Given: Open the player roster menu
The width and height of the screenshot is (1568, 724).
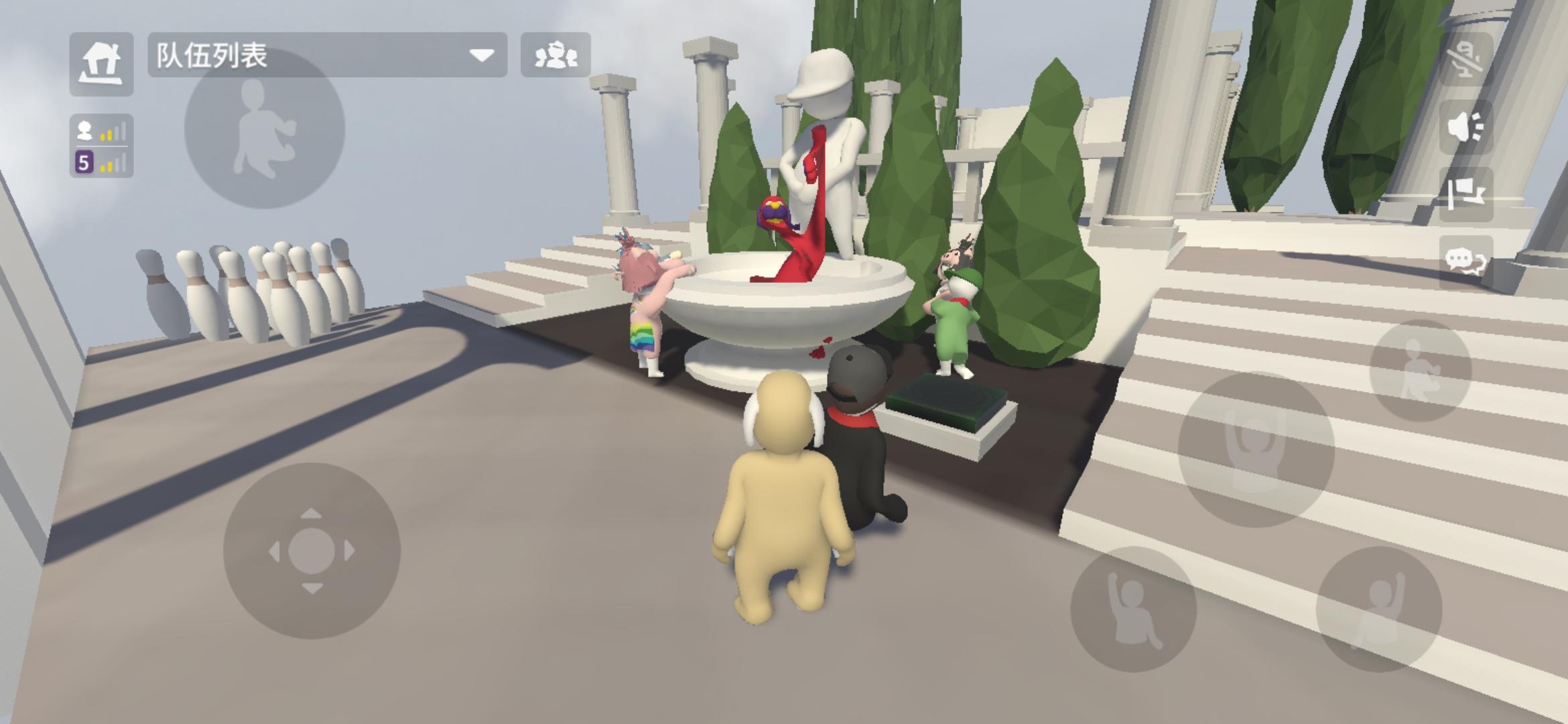Looking at the screenshot, I should point(555,57).
